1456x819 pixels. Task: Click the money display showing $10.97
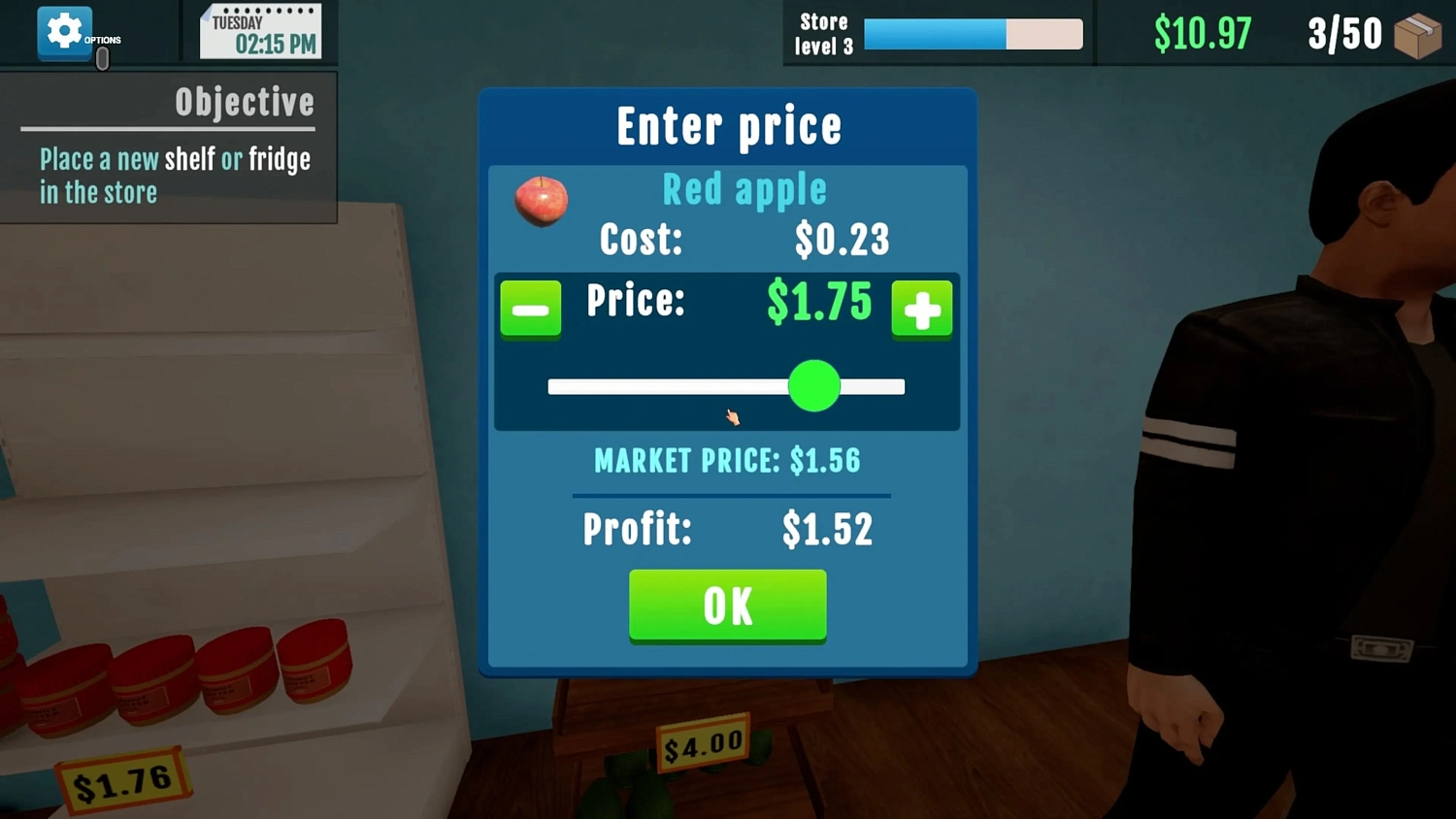tap(1204, 32)
